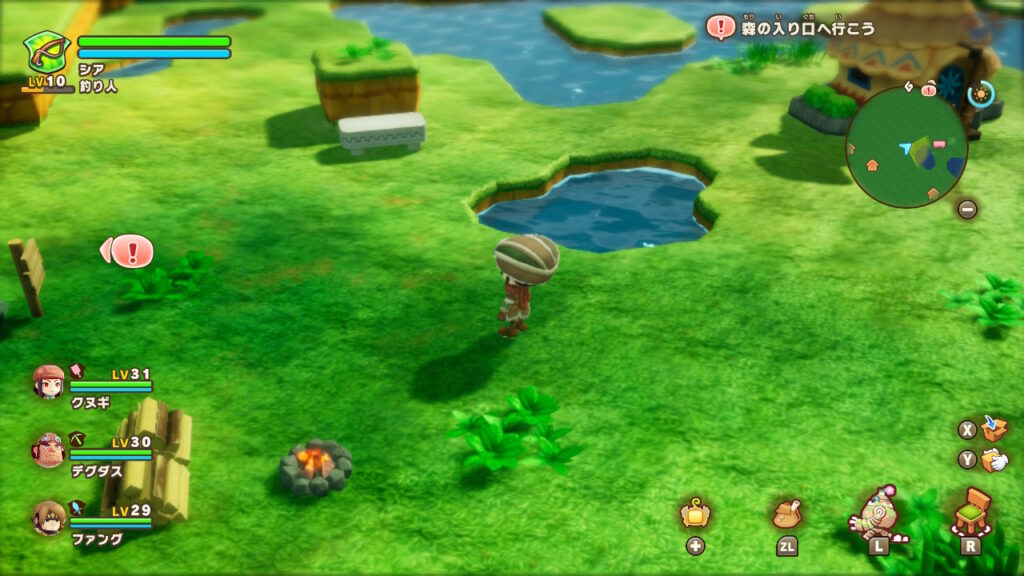Open the circular minimap
This screenshot has width=1024, height=576.
coord(906,147)
